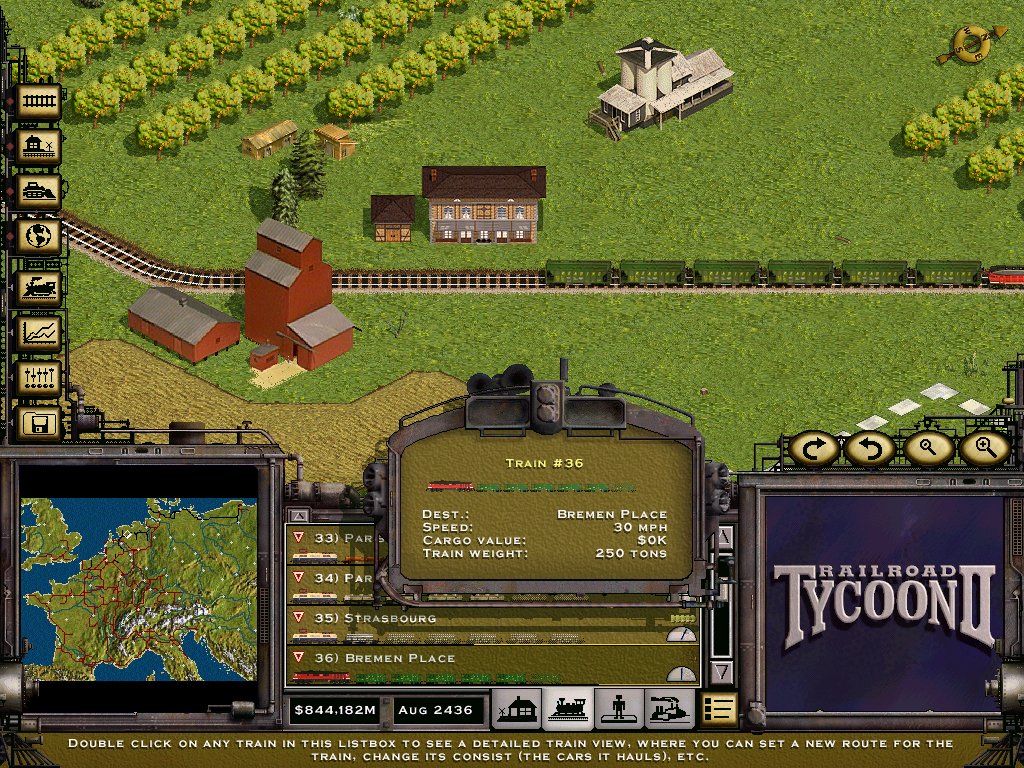Switch to the industry list tab

668,709
